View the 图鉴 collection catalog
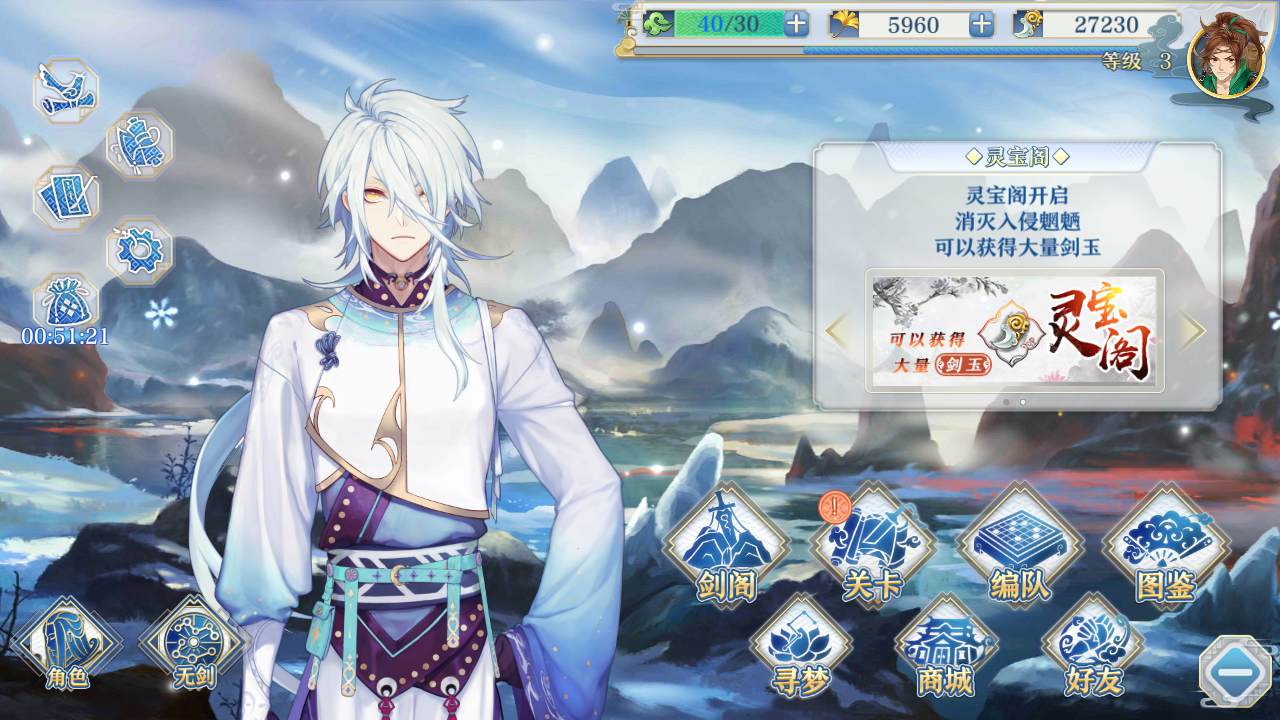 coord(1166,545)
